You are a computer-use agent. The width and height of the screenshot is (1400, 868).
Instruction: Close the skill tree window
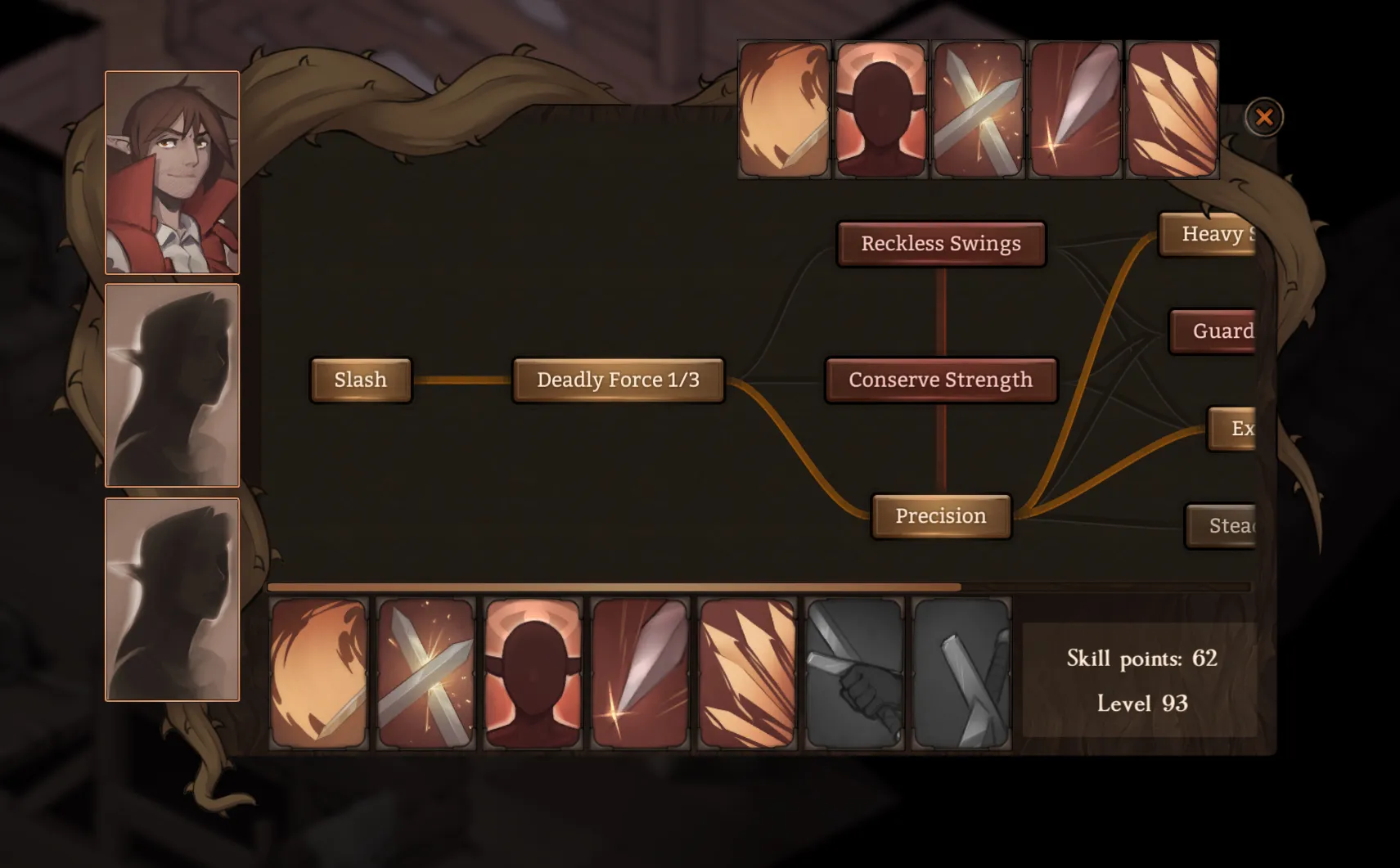pos(1263,117)
